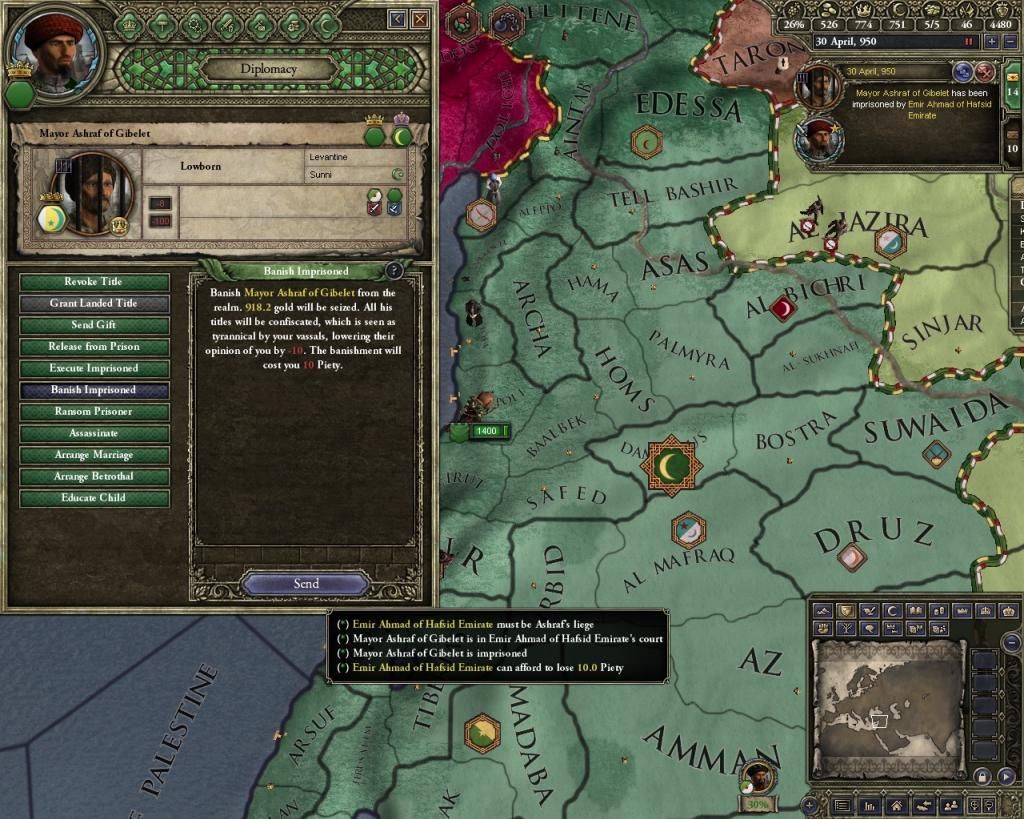Choose Release from Prison

coord(94,347)
